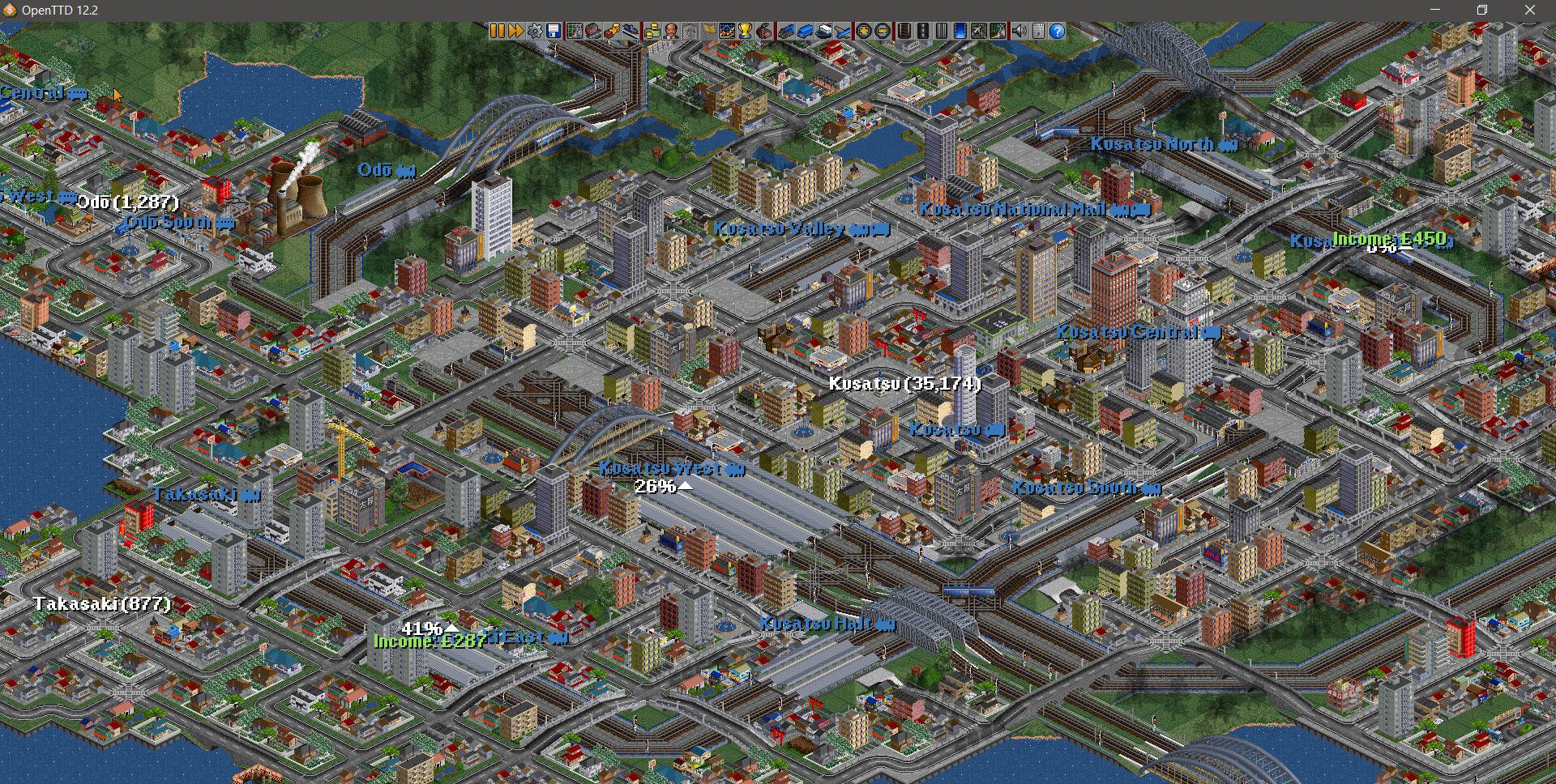Toggle the pause button
1556x784 pixels.
(498, 31)
